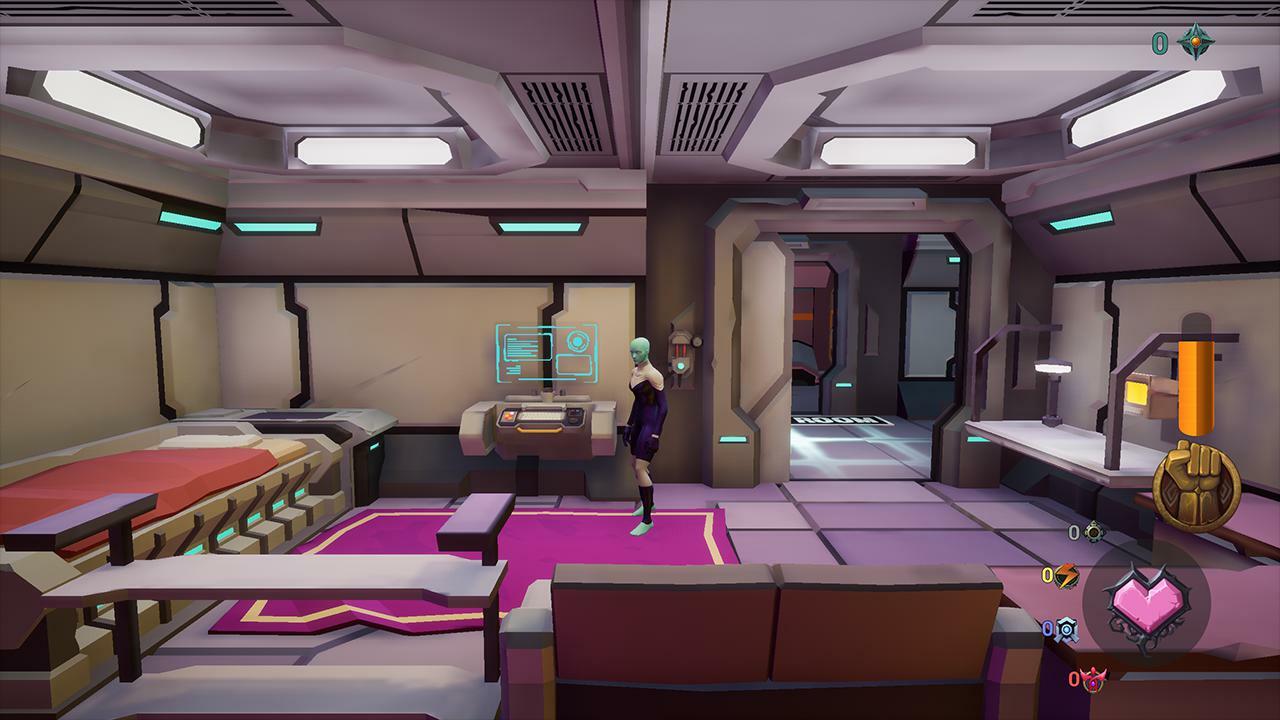1280x720 pixels.
Task: Click the circular dial on the hologram screen
Action: tap(576, 341)
